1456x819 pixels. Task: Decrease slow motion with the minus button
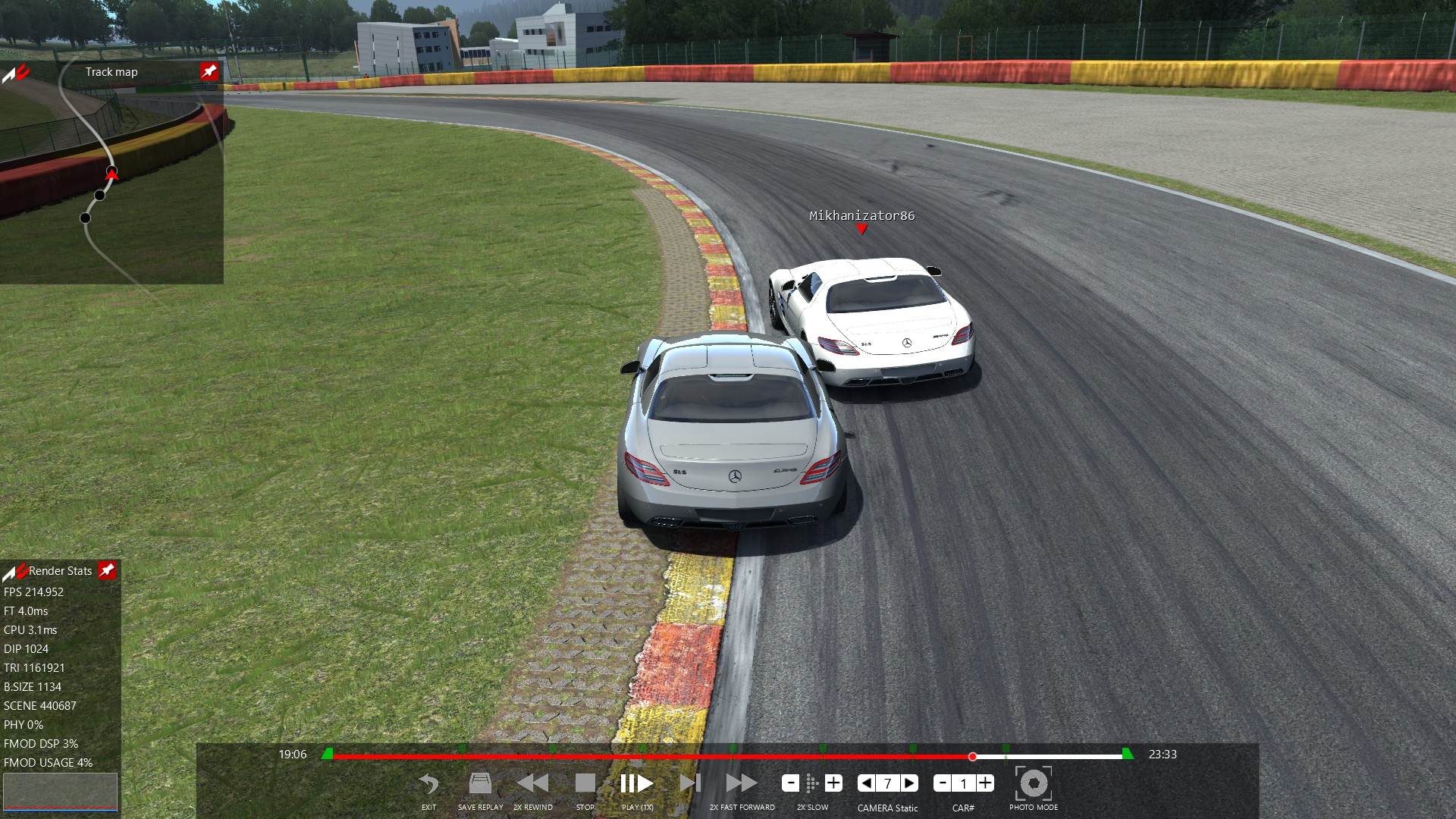[x=790, y=783]
